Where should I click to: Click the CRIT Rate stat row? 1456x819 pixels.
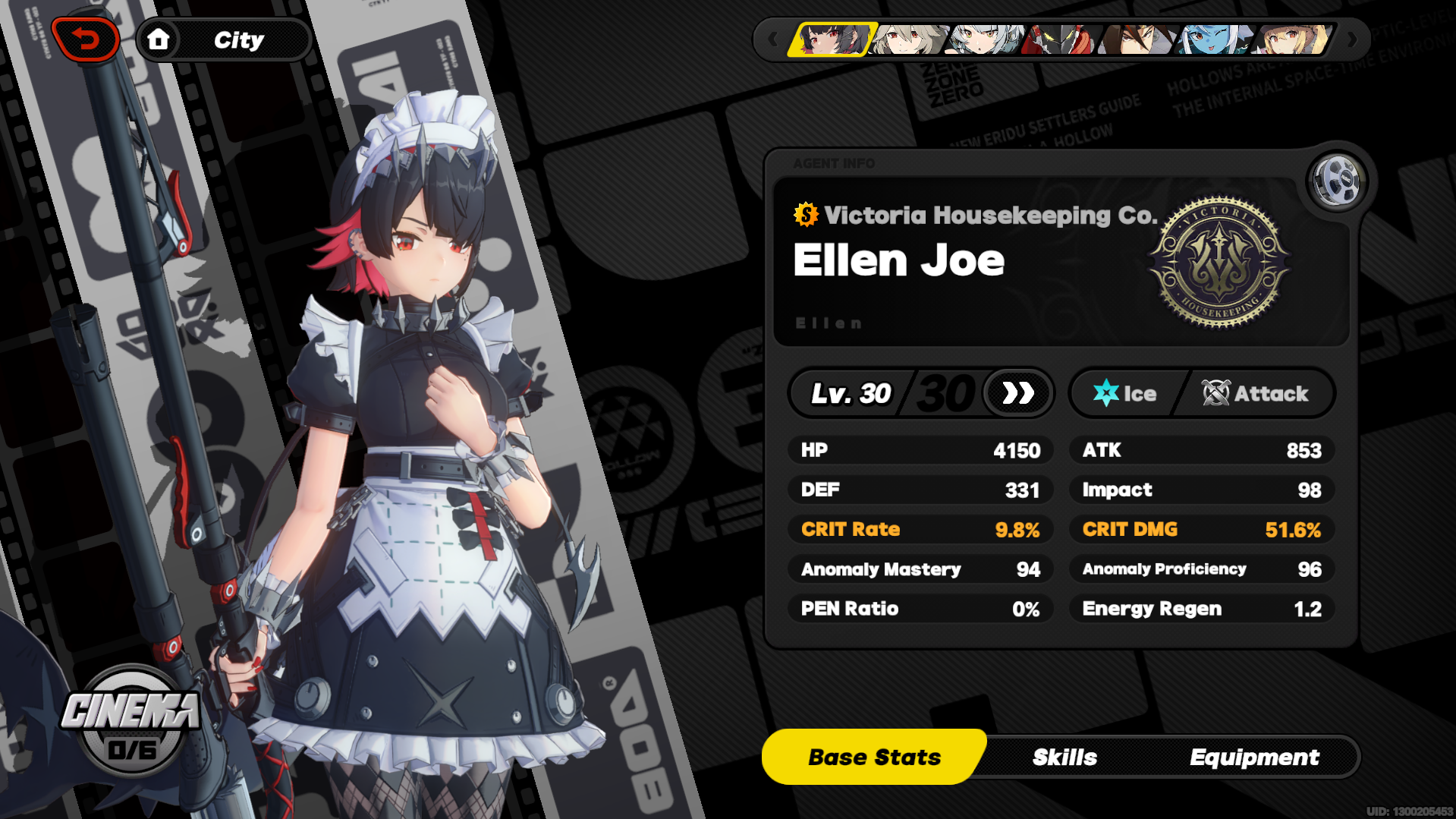pyautogui.click(x=920, y=529)
